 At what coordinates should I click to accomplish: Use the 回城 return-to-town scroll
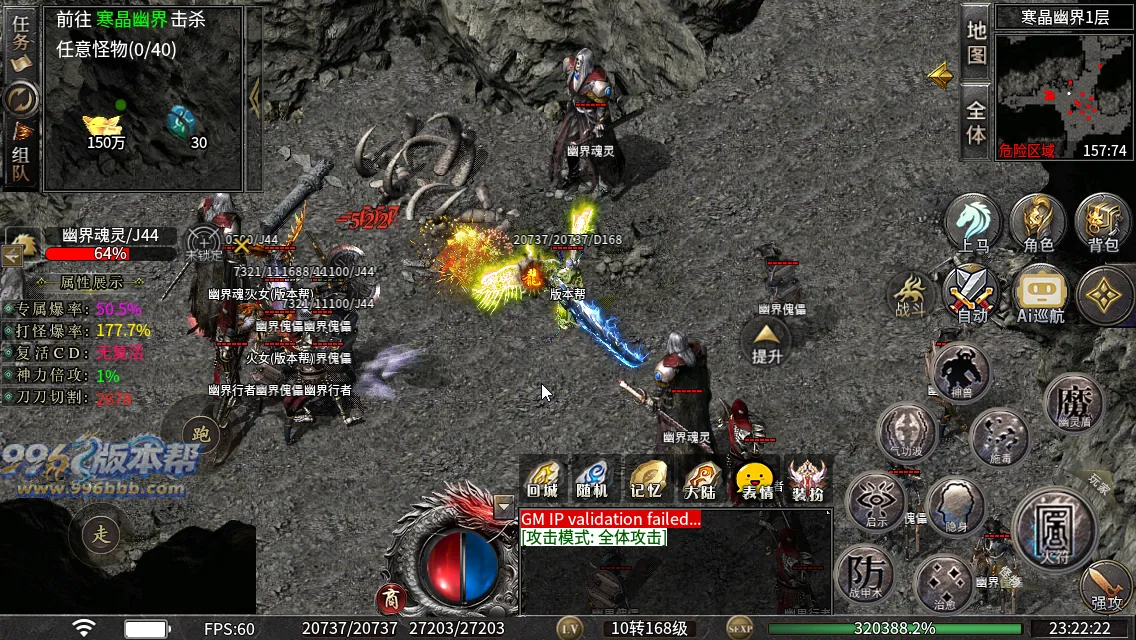click(542, 479)
